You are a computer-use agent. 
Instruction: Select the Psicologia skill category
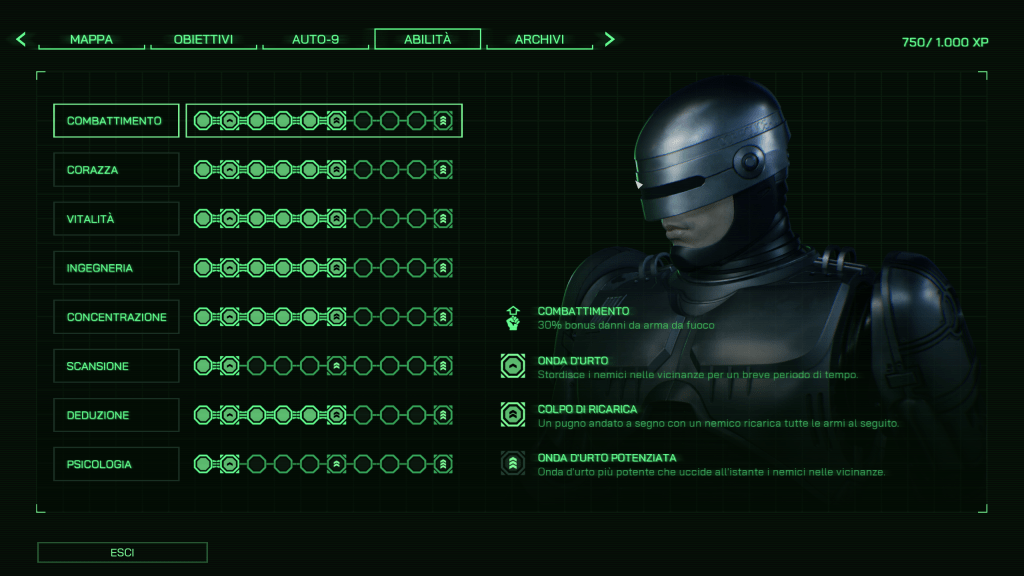[x=116, y=464]
